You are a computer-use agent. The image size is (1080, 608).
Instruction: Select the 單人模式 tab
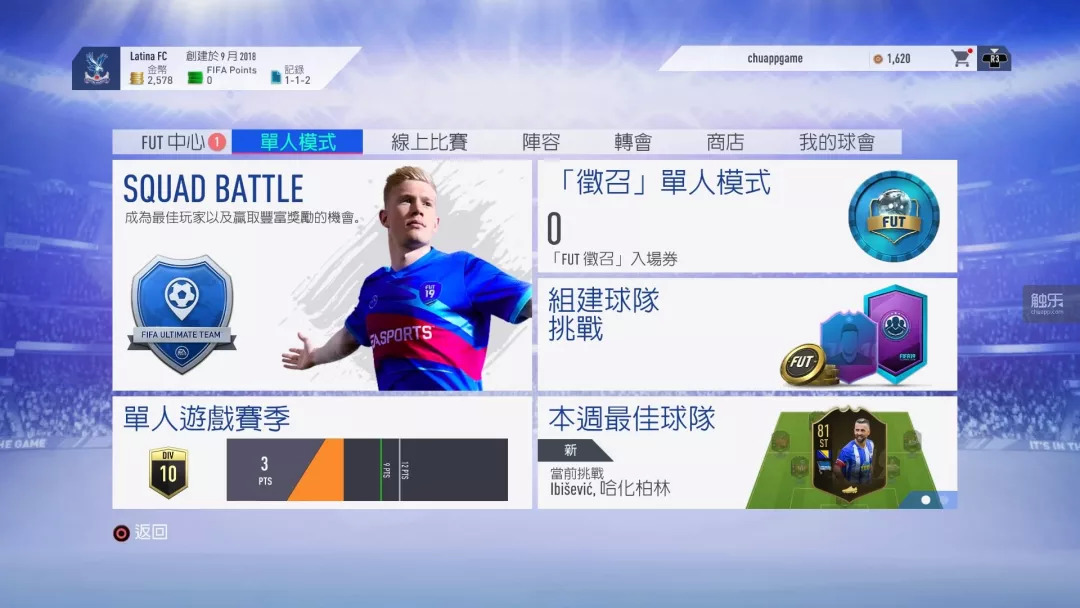297,142
